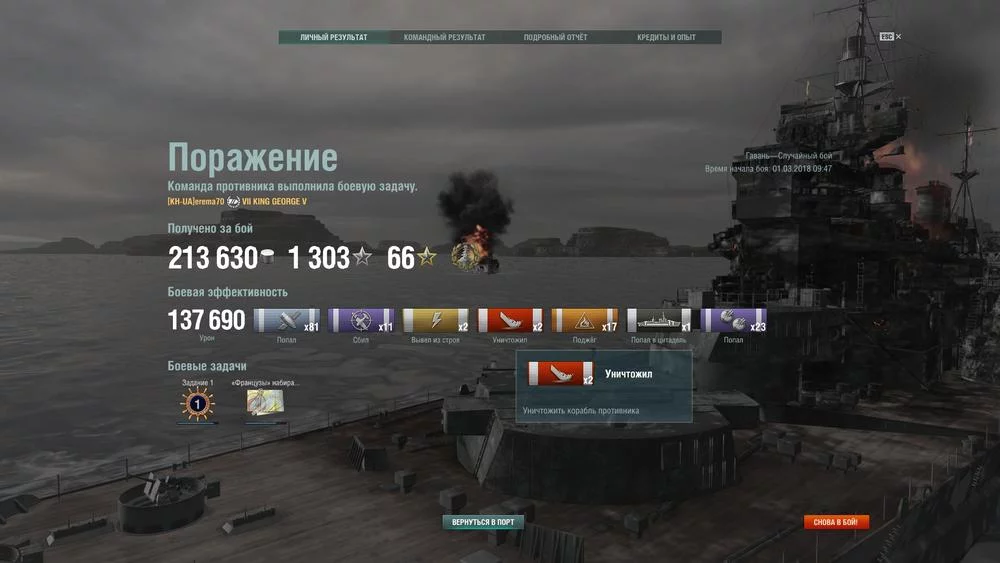Select the Личный результат tab

point(334,38)
